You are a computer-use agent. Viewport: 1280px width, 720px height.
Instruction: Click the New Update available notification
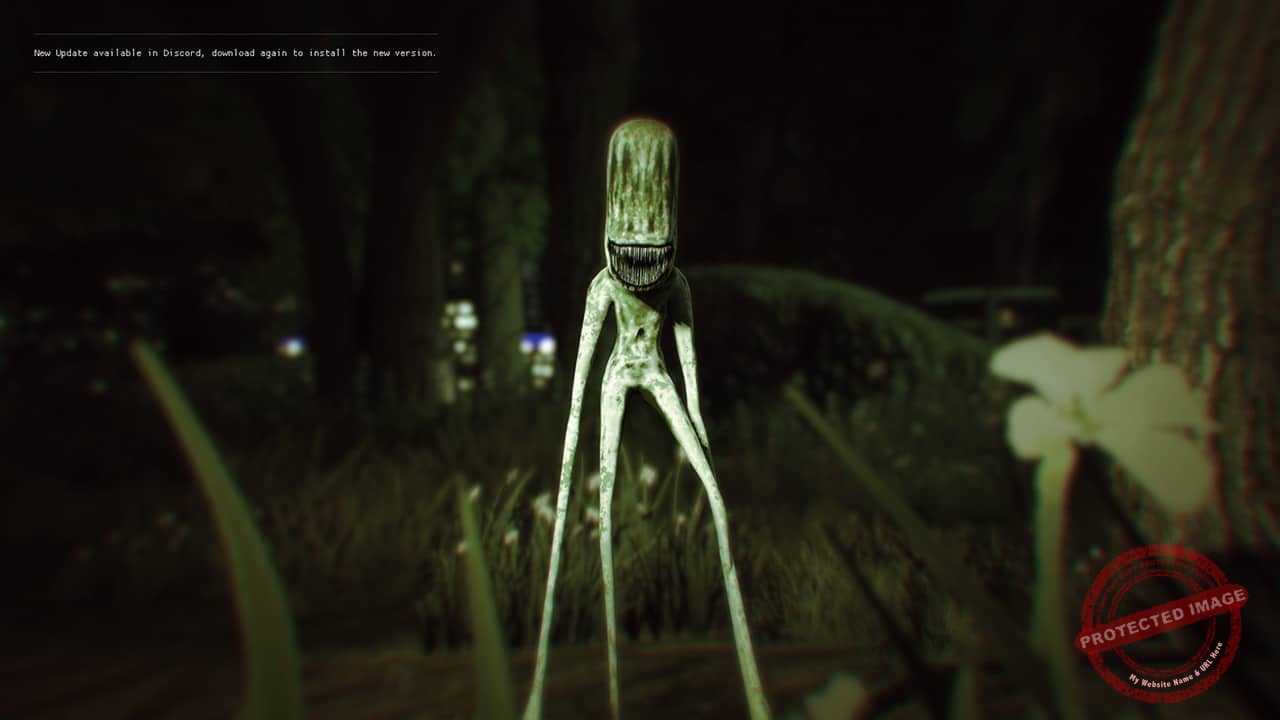[x=235, y=53]
